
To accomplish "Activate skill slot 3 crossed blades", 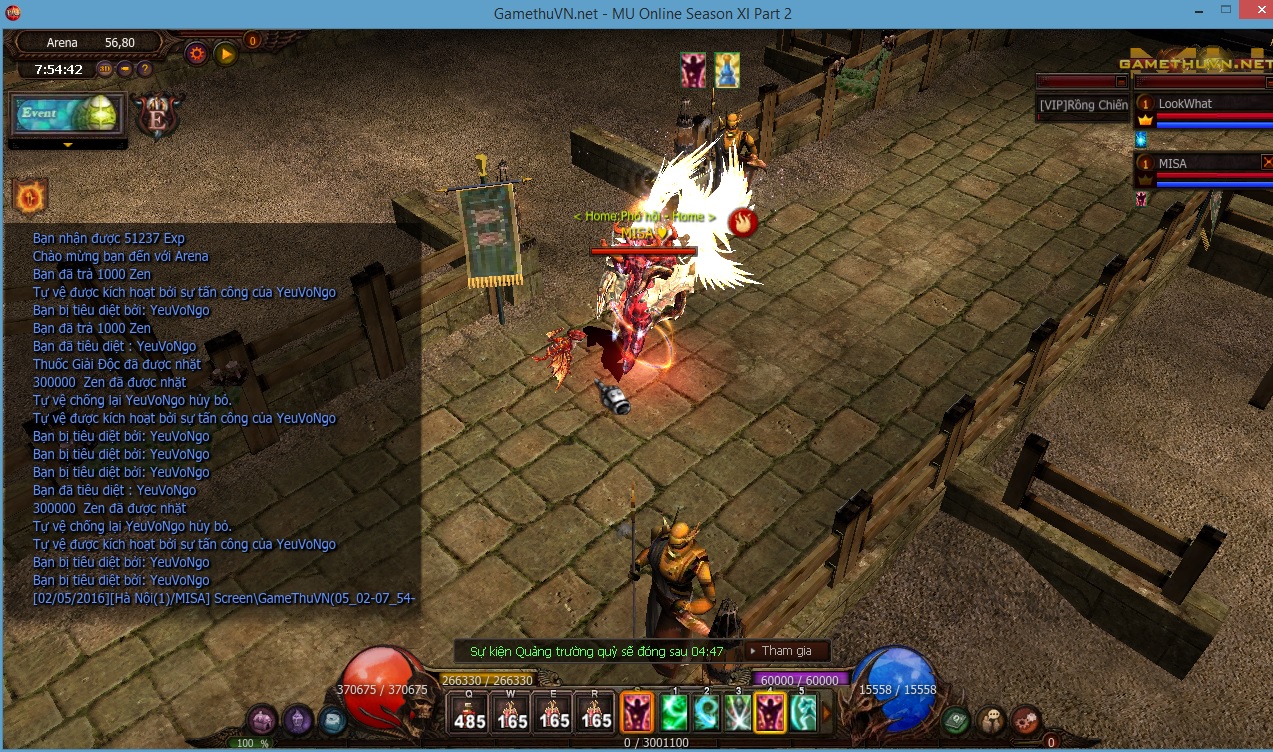I will point(739,712).
